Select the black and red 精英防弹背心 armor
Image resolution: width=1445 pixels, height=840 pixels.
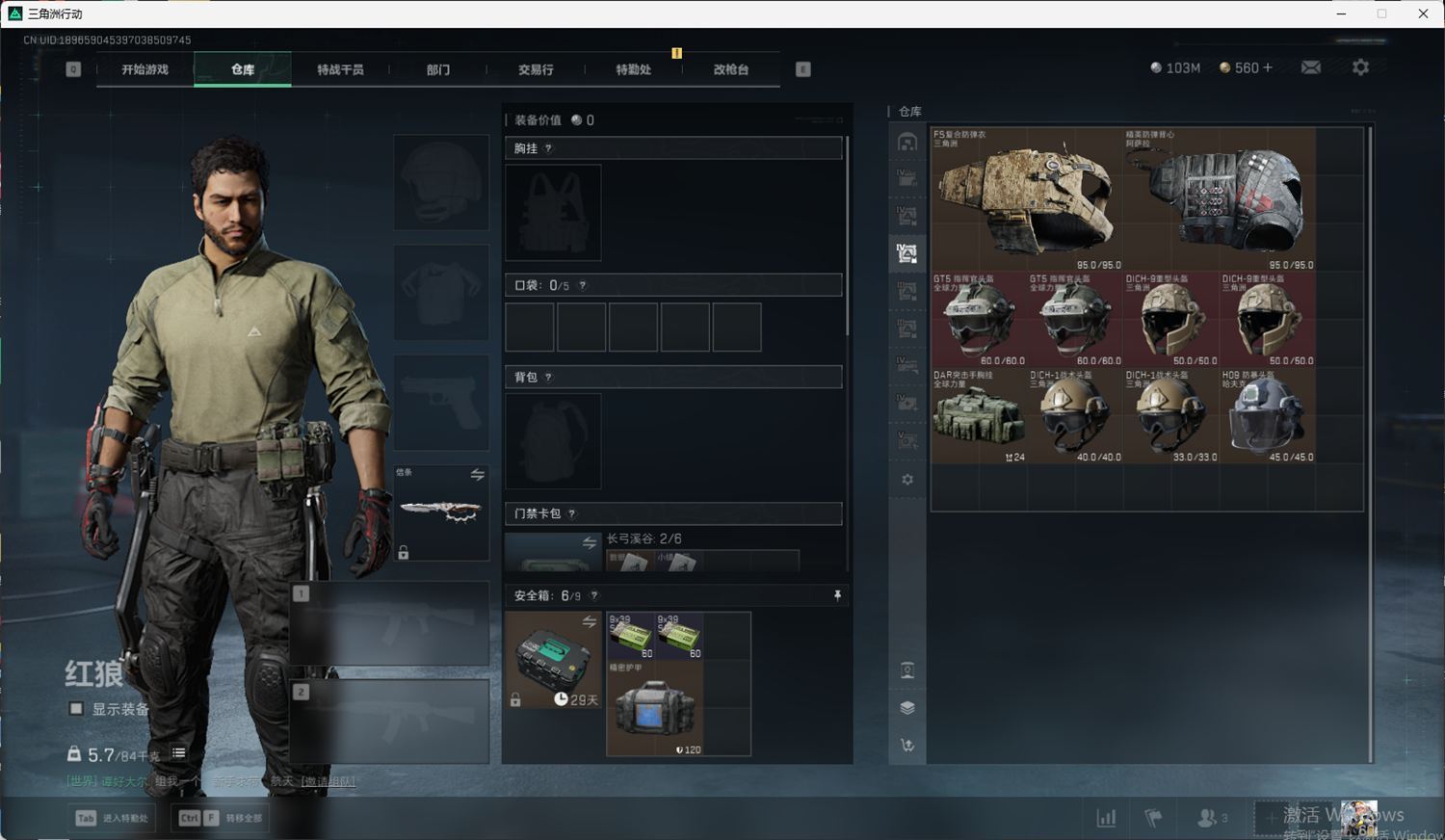(x=1219, y=199)
